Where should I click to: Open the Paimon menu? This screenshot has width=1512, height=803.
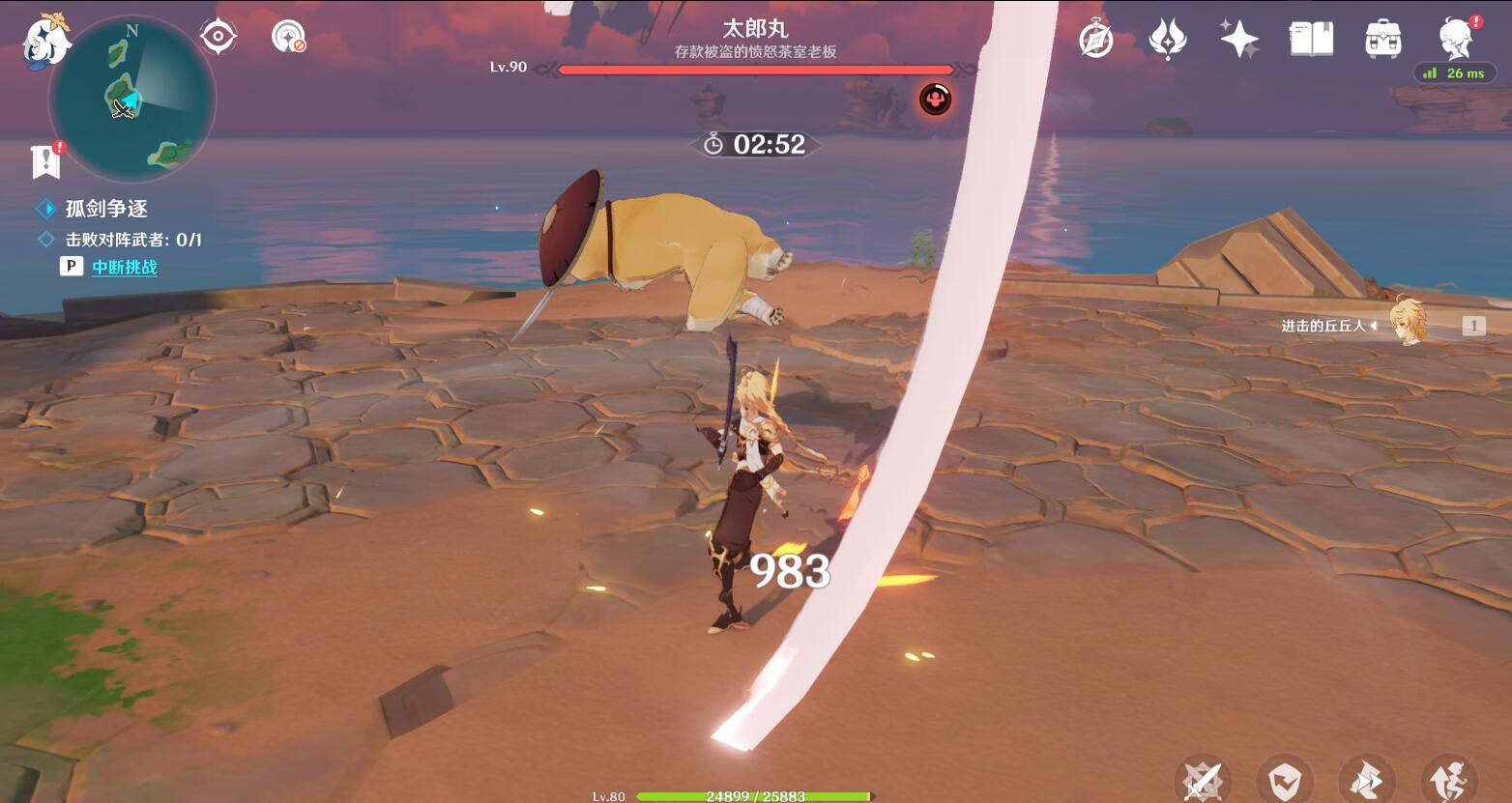45,42
